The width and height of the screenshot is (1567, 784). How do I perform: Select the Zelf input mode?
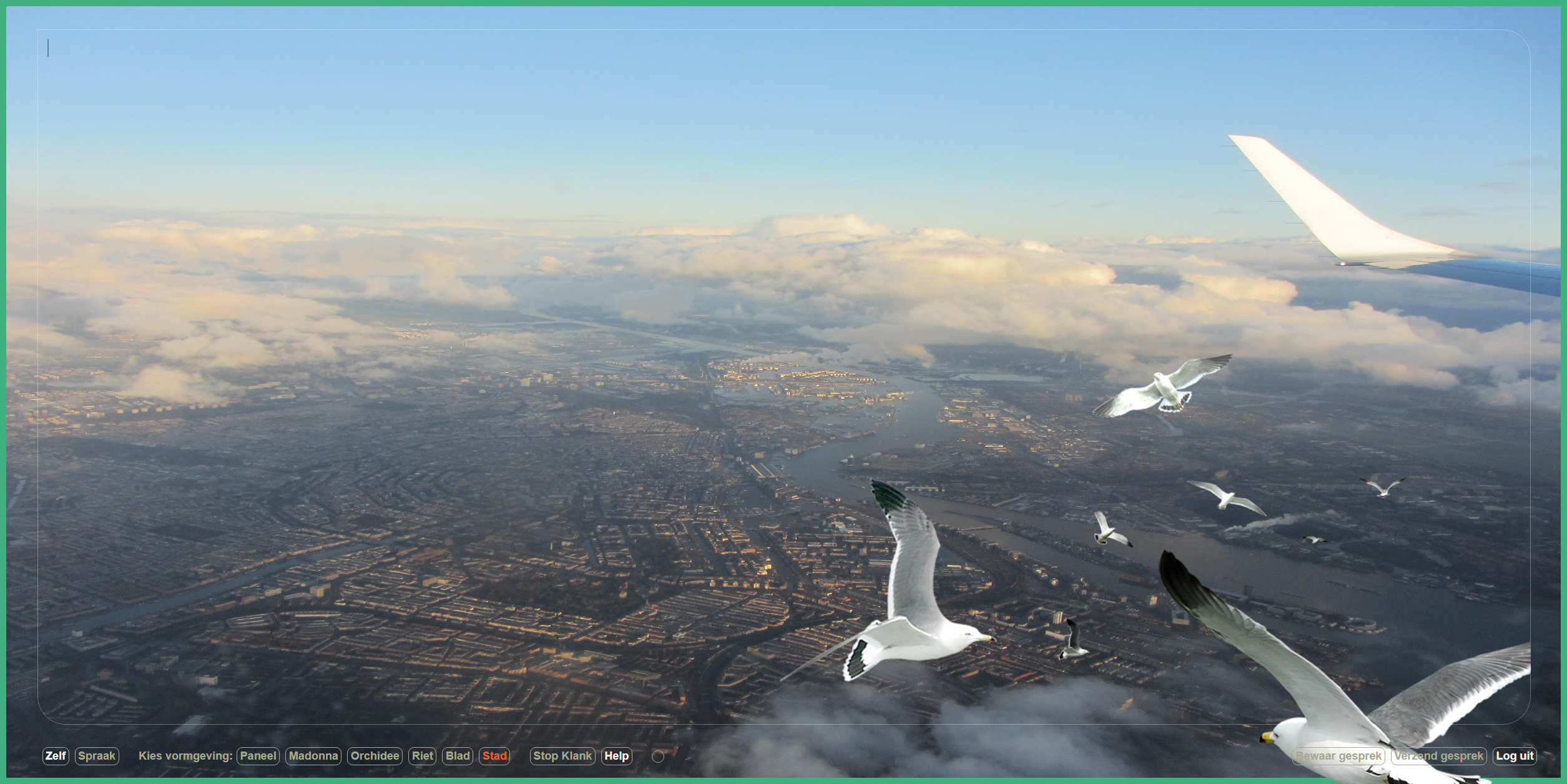(x=56, y=756)
